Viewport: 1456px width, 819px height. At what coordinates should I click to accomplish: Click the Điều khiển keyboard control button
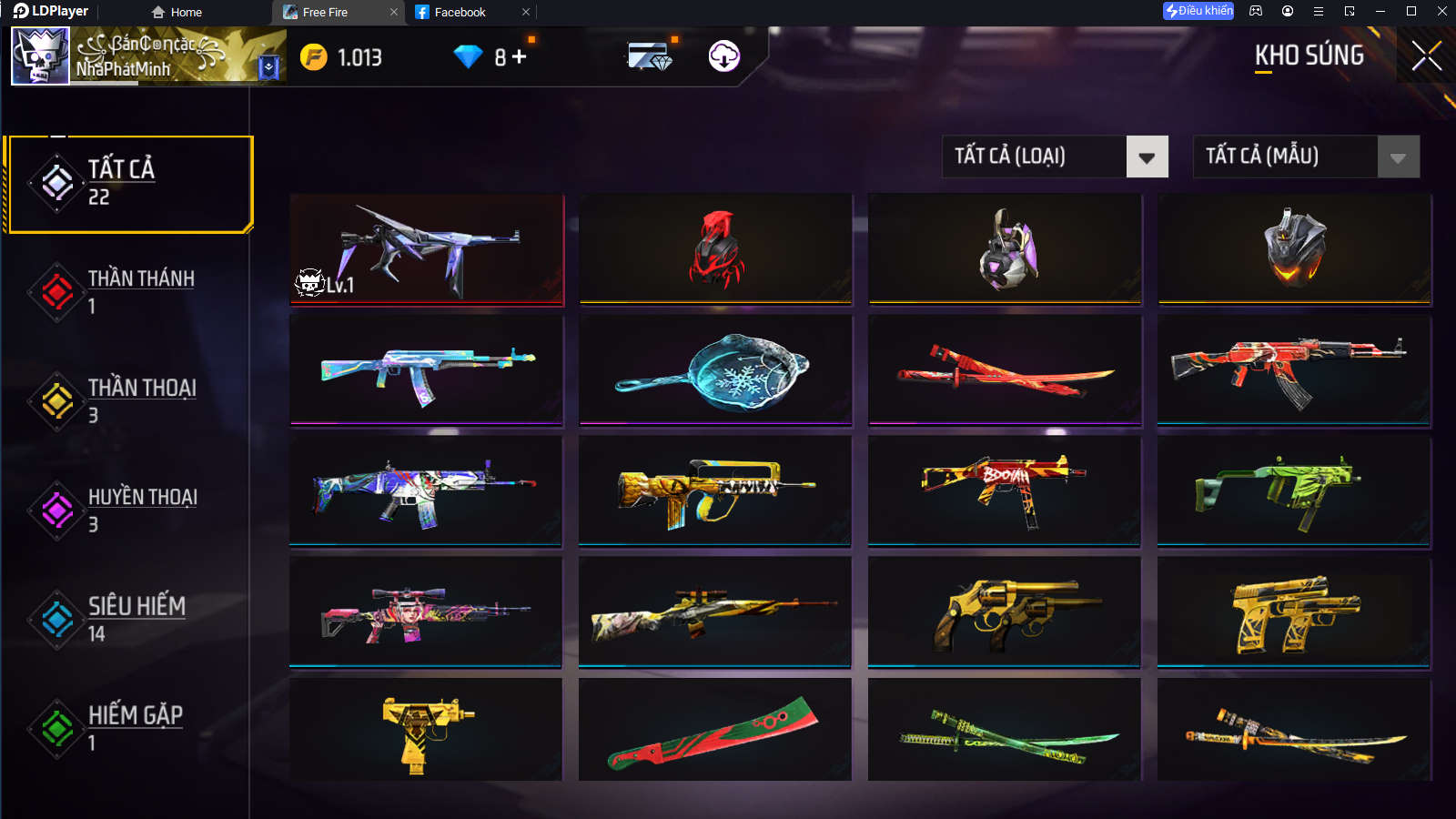pos(1198,10)
